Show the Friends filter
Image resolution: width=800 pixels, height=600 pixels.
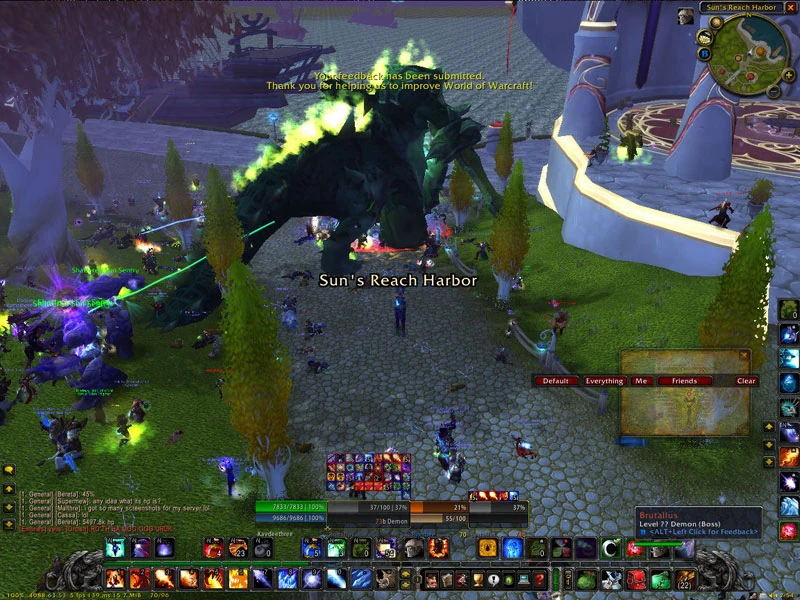click(x=684, y=381)
